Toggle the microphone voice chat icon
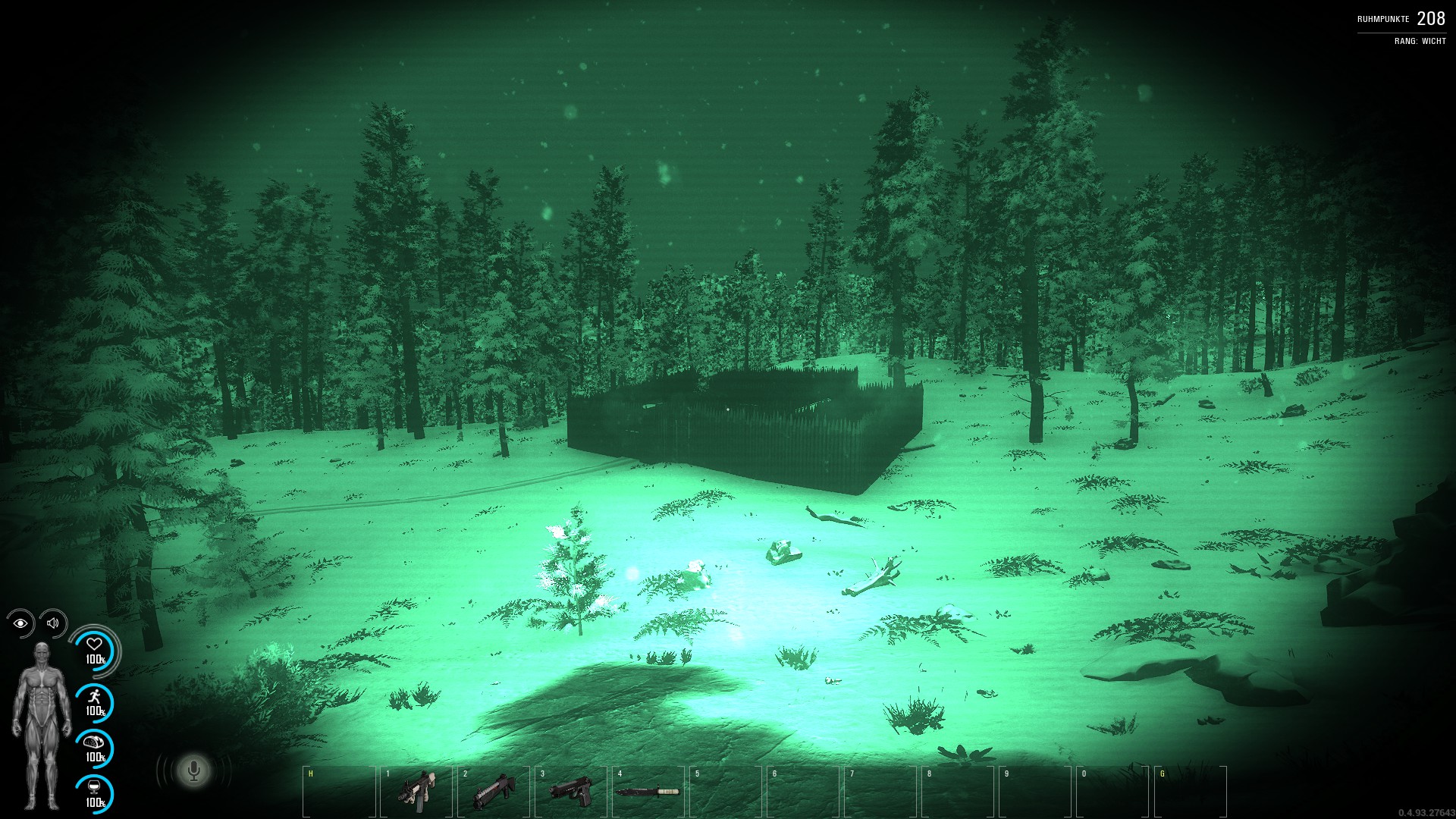The image size is (1456, 819). coord(194,771)
